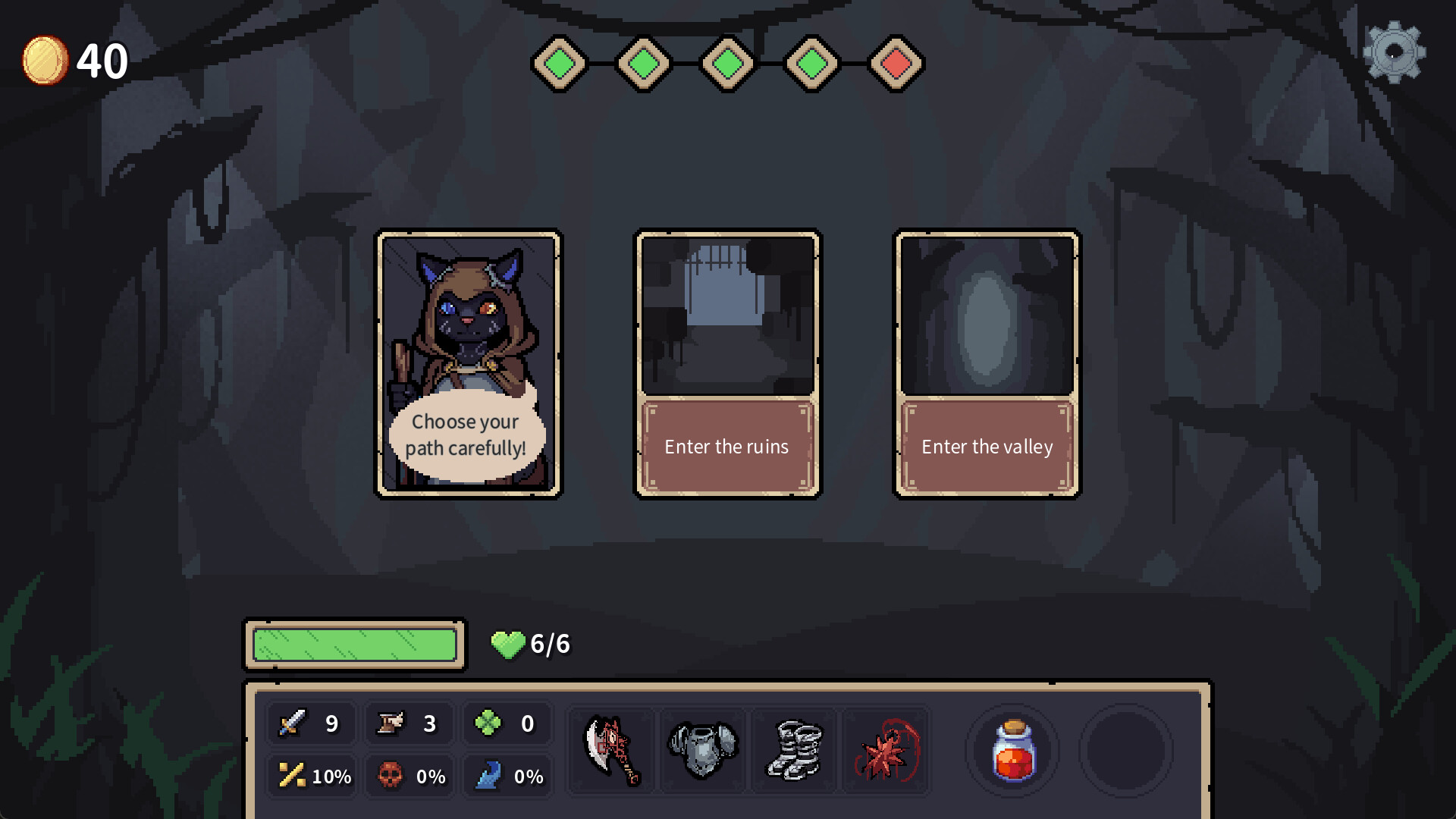This screenshot has width=1456, height=819.
Task: Click the red potion in inventory
Action: pyautogui.click(x=1013, y=751)
